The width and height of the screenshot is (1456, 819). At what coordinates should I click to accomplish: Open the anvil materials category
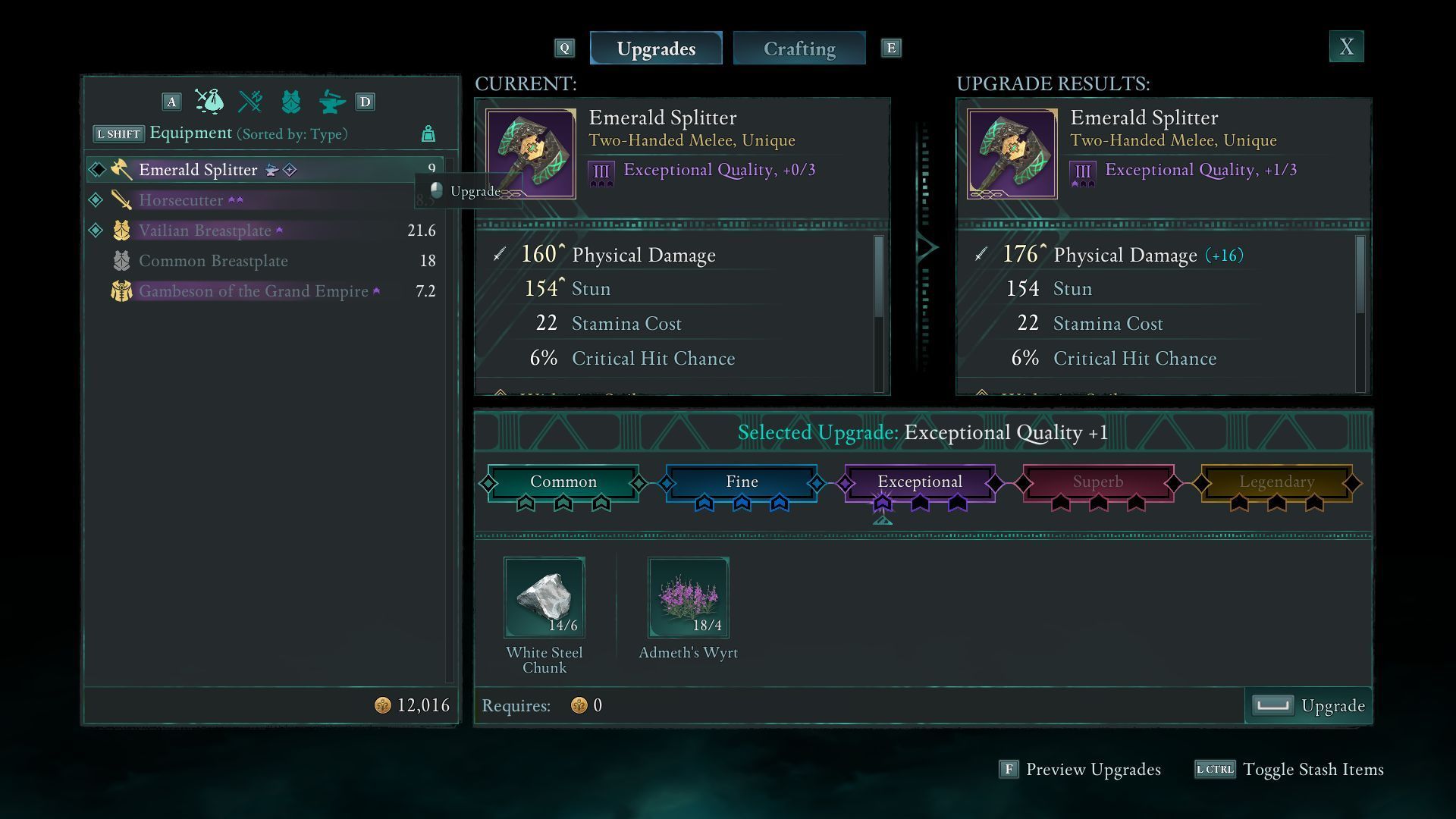[x=331, y=102]
